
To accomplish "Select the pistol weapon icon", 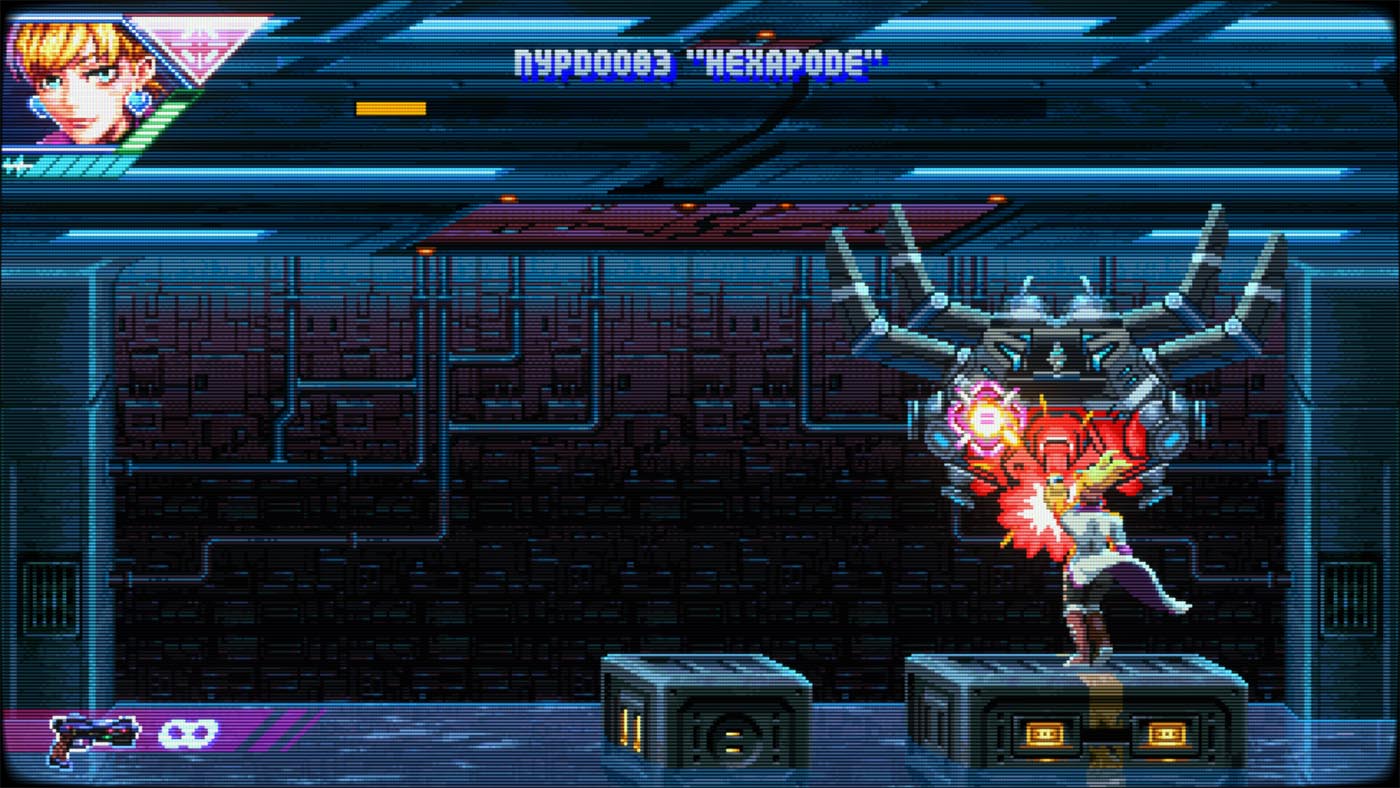I will coord(92,738).
